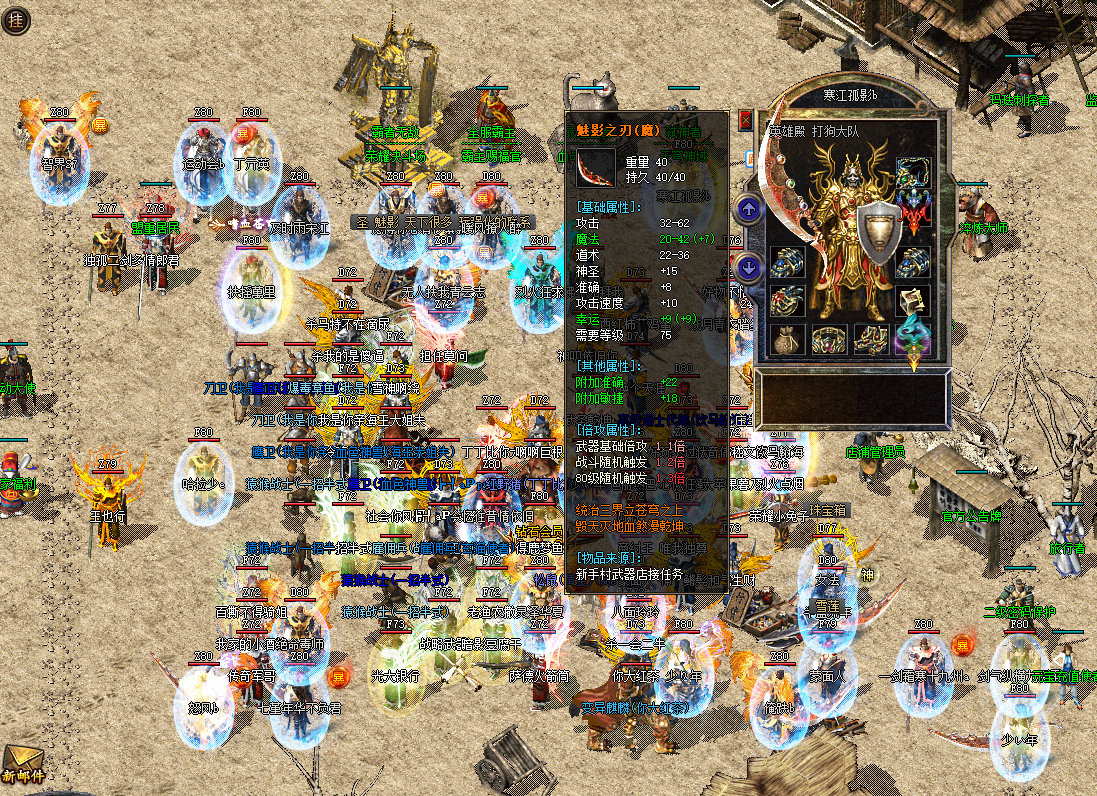Image resolution: width=1097 pixels, height=796 pixels.
Task: Close the character equipment panel
Action: pos(744,120)
